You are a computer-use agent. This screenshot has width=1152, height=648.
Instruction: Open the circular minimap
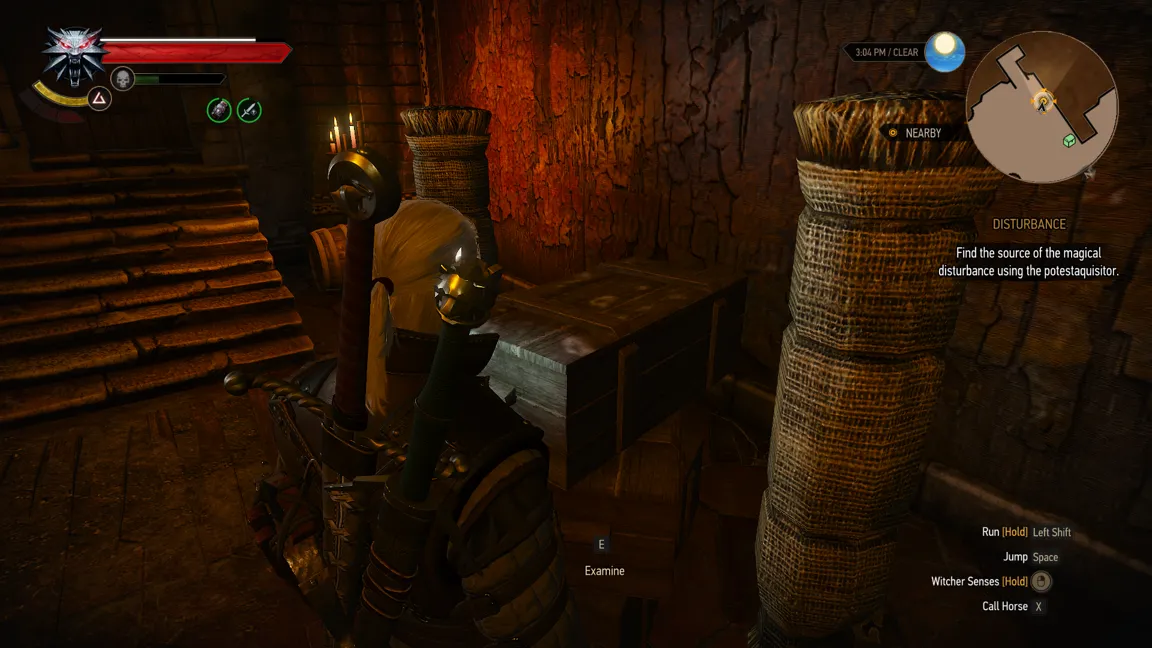point(1042,107)
